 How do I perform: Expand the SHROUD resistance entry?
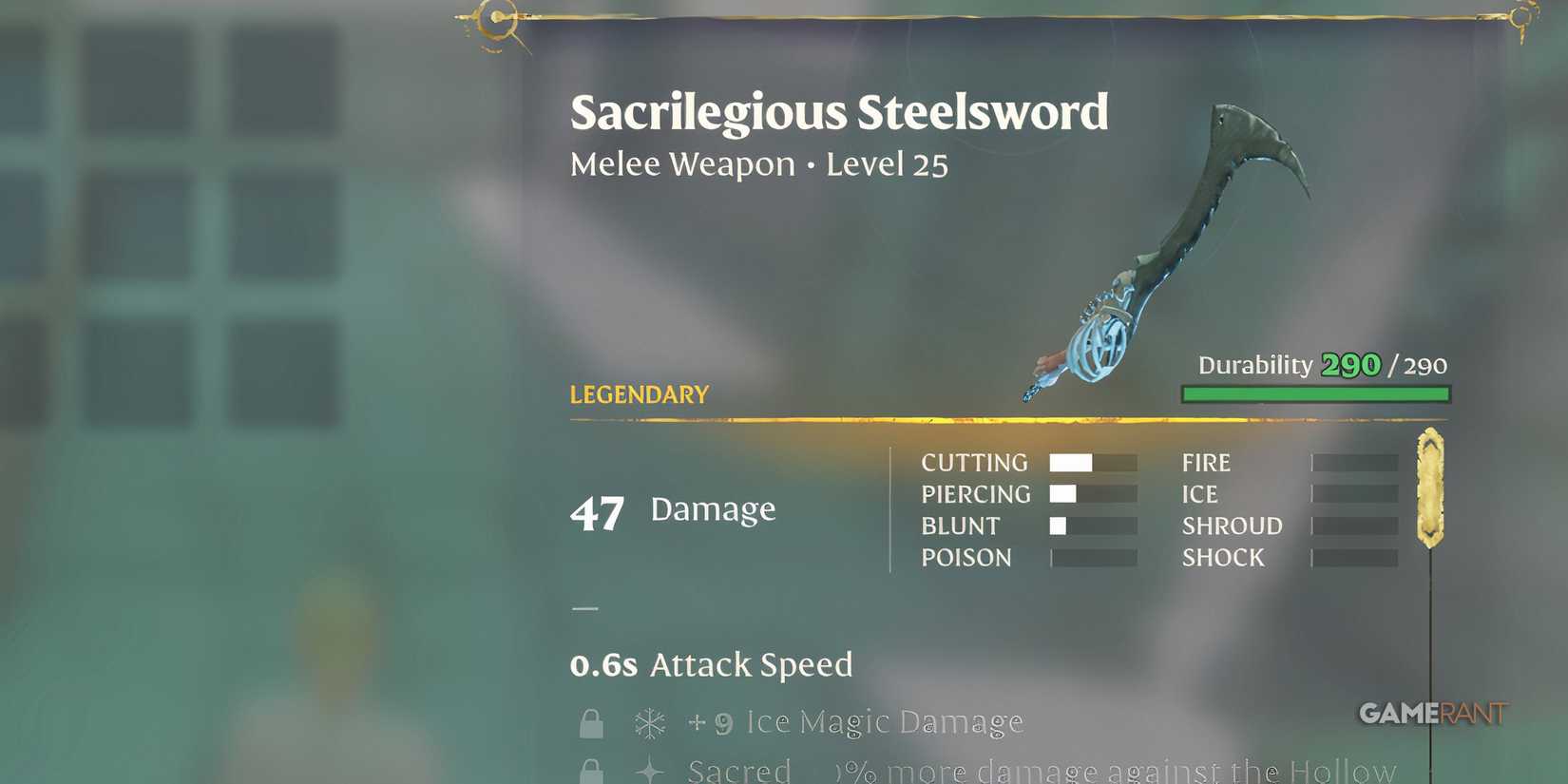click(1232, 526)
